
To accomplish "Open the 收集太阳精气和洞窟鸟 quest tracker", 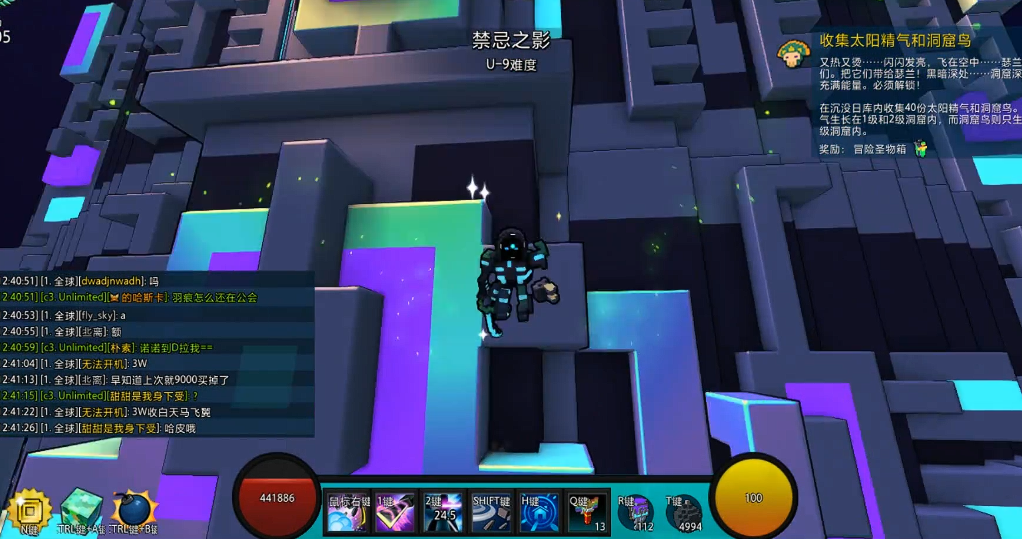I will point(895,41).
